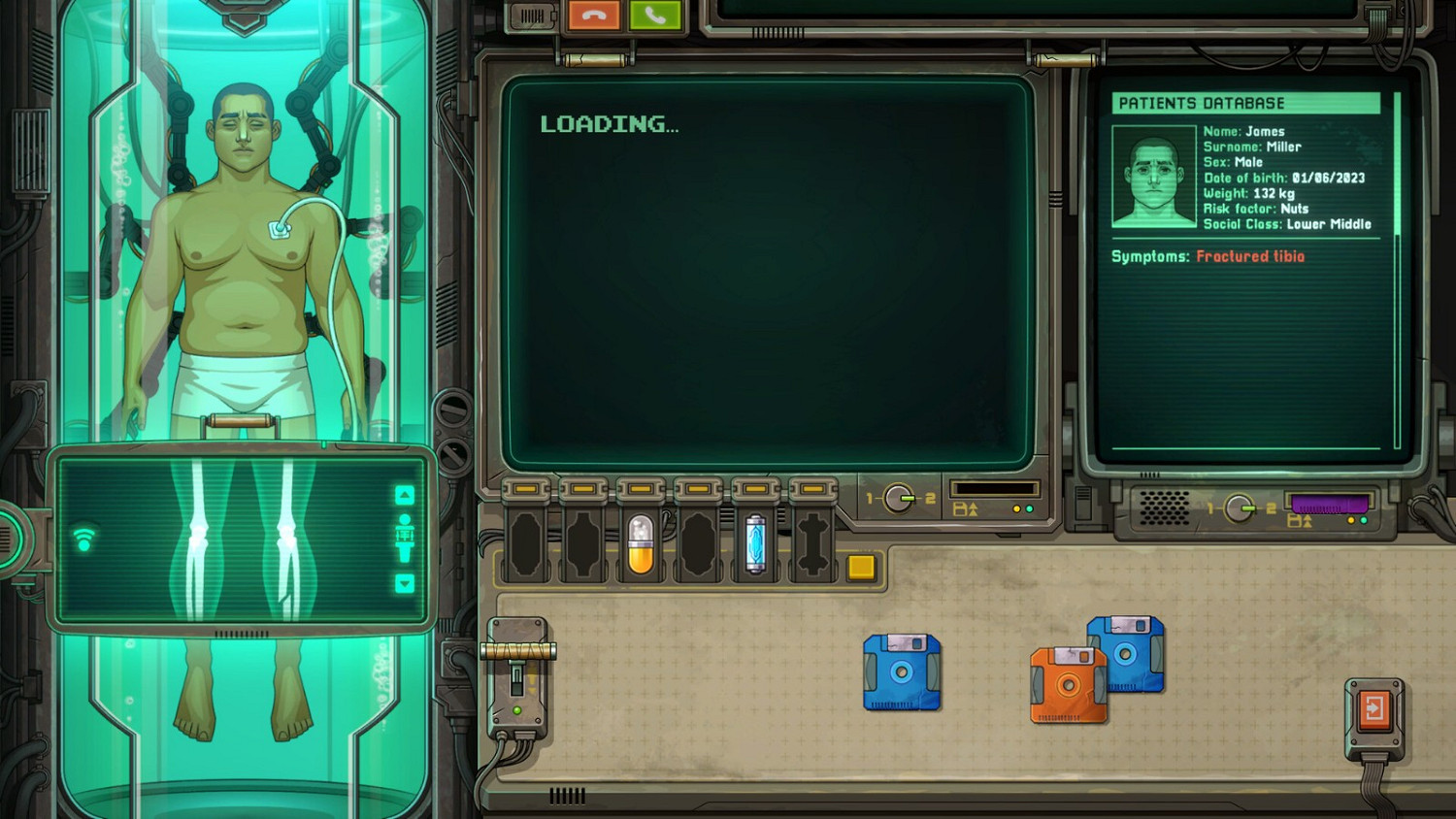Image resolution: width=1456 pixels, height=819 pixels.
Task: Turn the 1-2 knob on the database console
Action: click(1239, 508)
